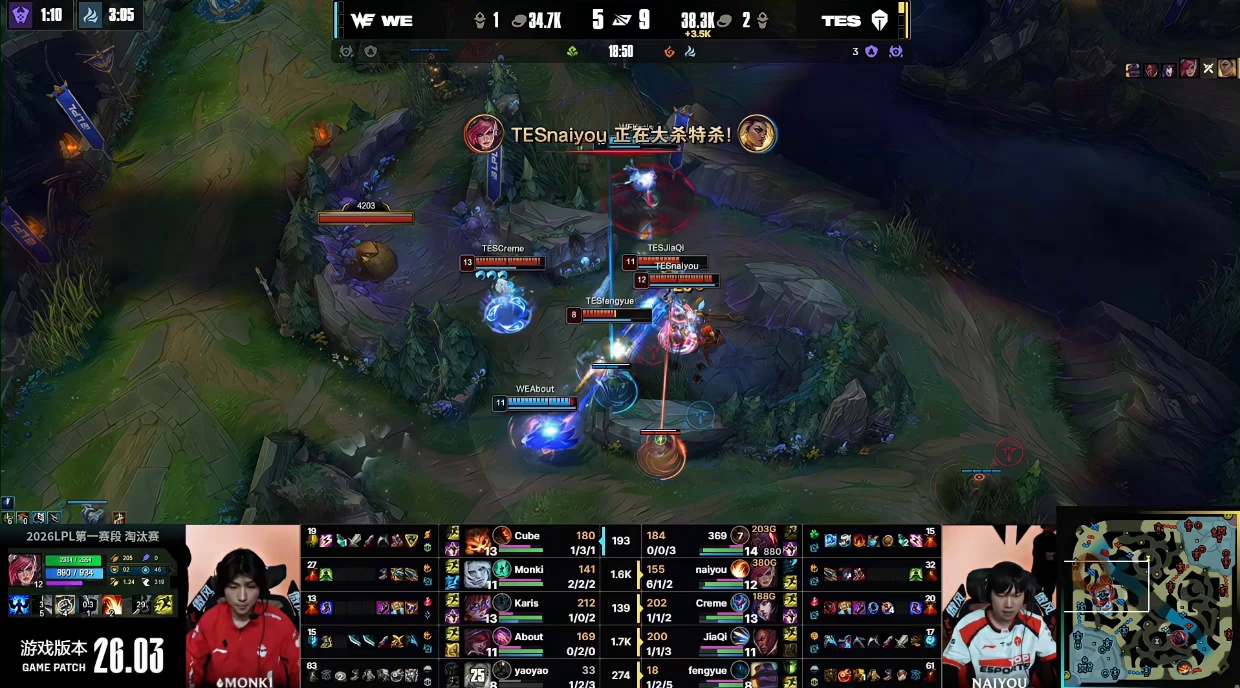This screenshot has width=1240, height=688.
Task: Click fengyue's name in the scoreboard
Action: (706, 671)
